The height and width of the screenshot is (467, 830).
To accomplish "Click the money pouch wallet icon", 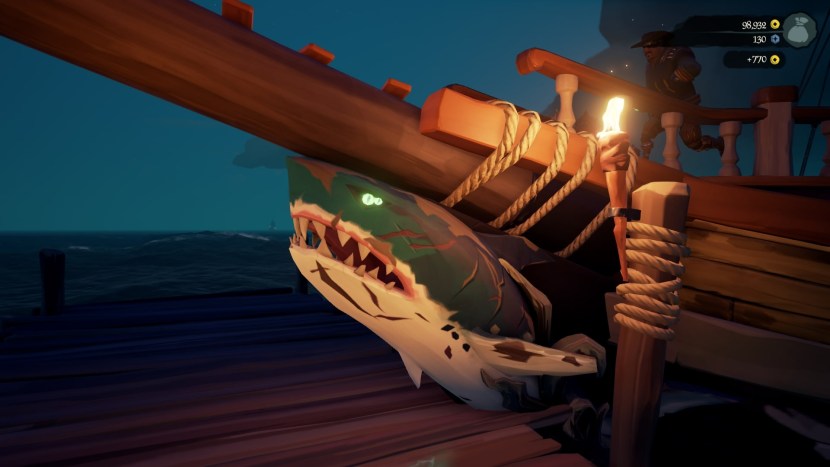I will (x=799, y=30).
